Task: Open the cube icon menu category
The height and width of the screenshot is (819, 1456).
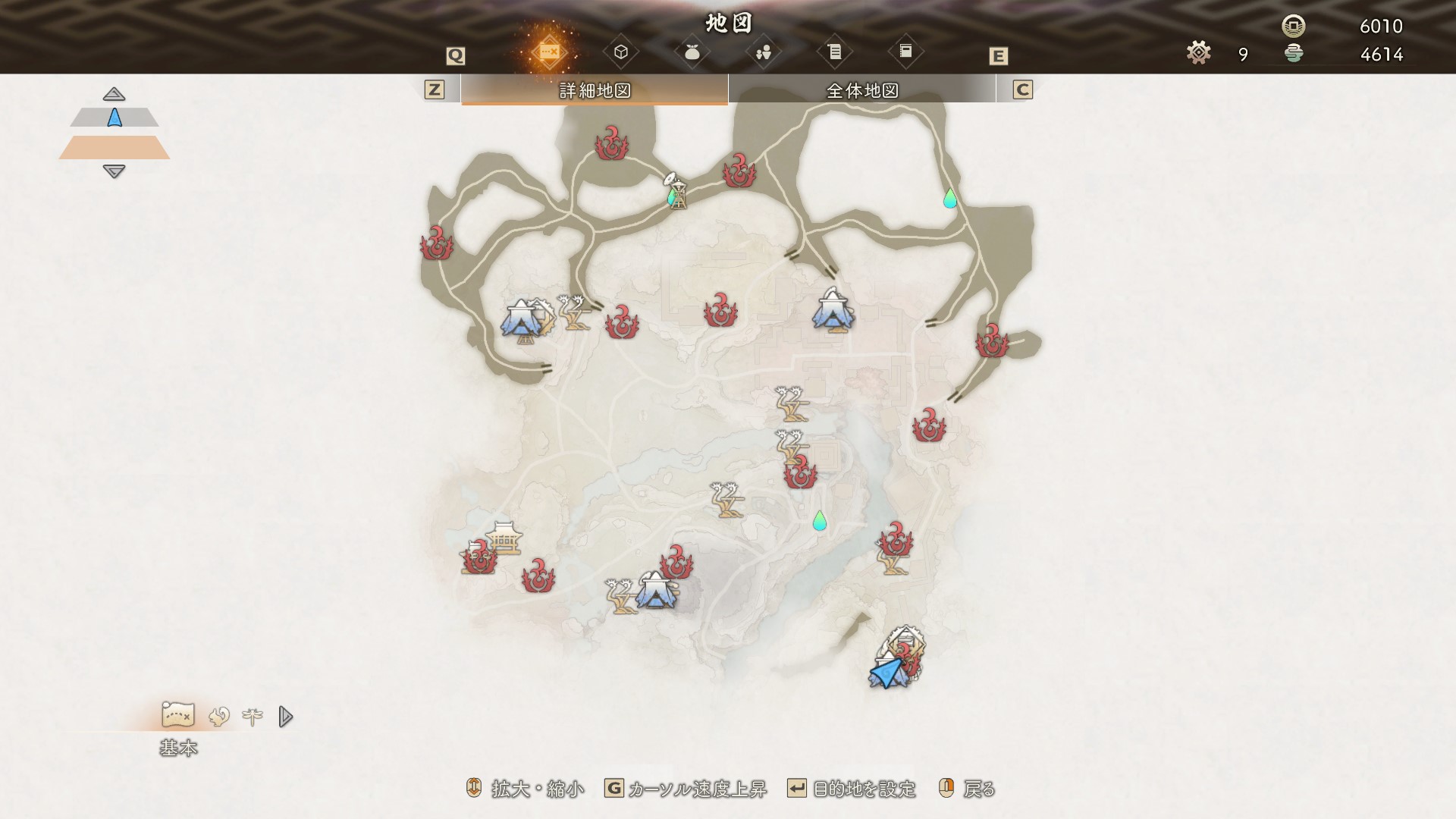Action: coord(620,52)
